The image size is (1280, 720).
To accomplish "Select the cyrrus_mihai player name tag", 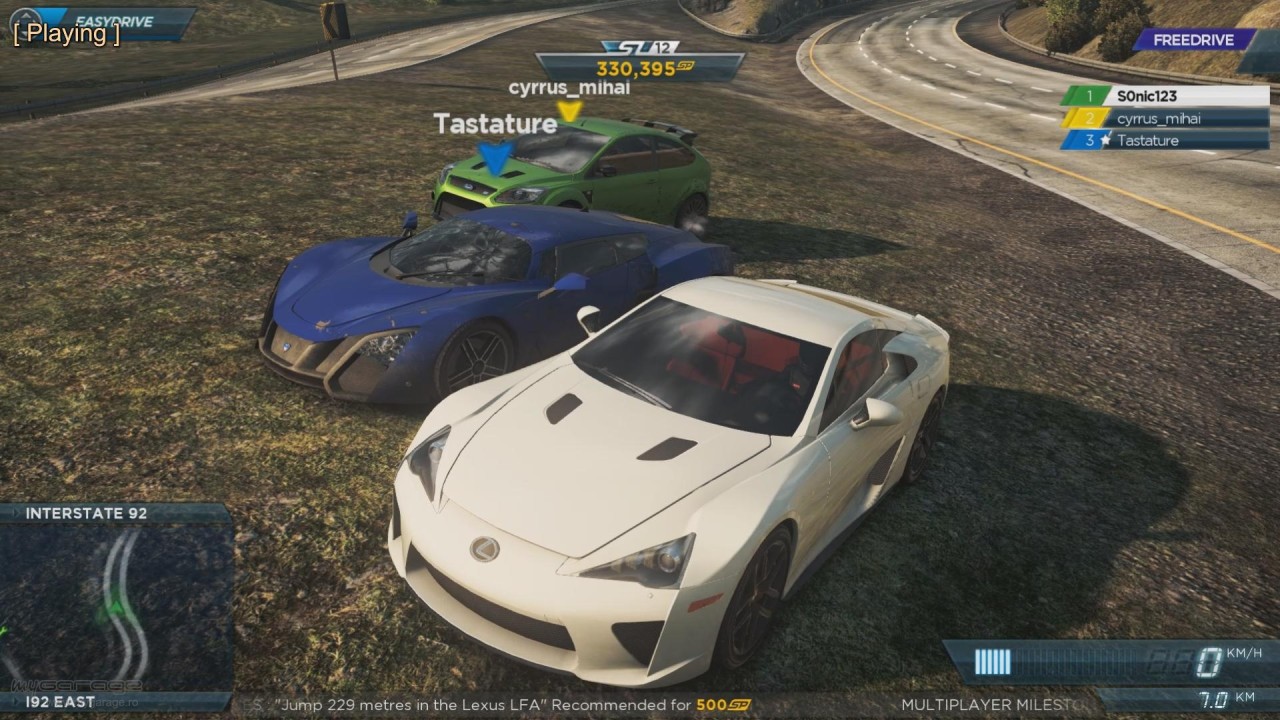I will pos(569,88).
